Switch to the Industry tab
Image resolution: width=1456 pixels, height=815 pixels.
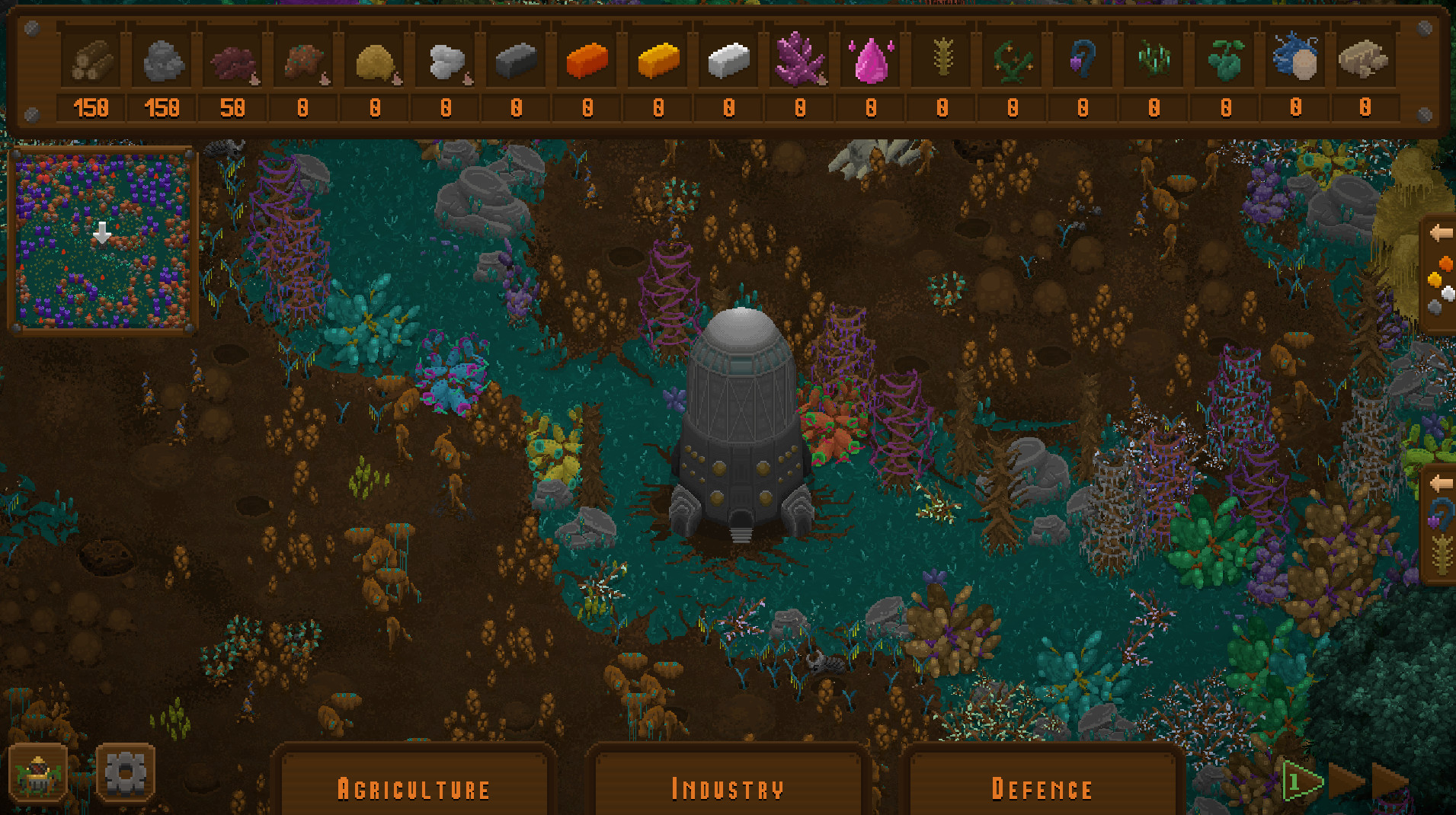726,788
